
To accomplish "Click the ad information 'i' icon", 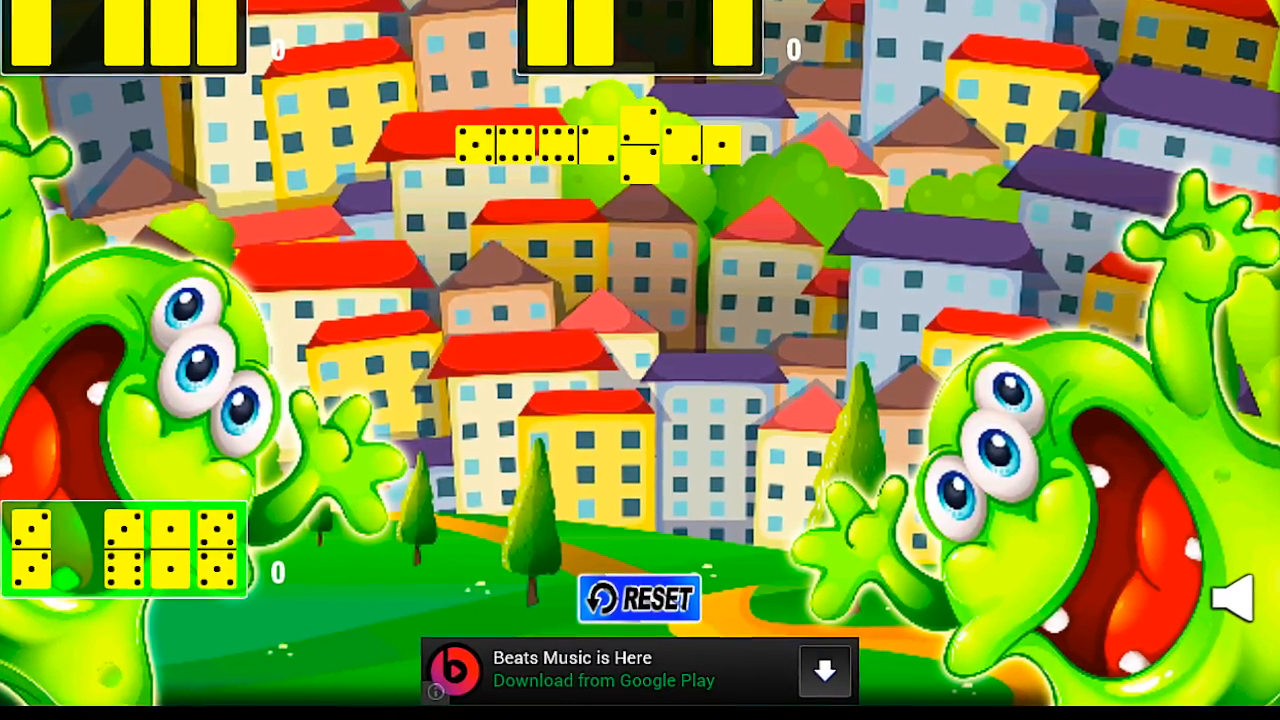I will (434, 691).
